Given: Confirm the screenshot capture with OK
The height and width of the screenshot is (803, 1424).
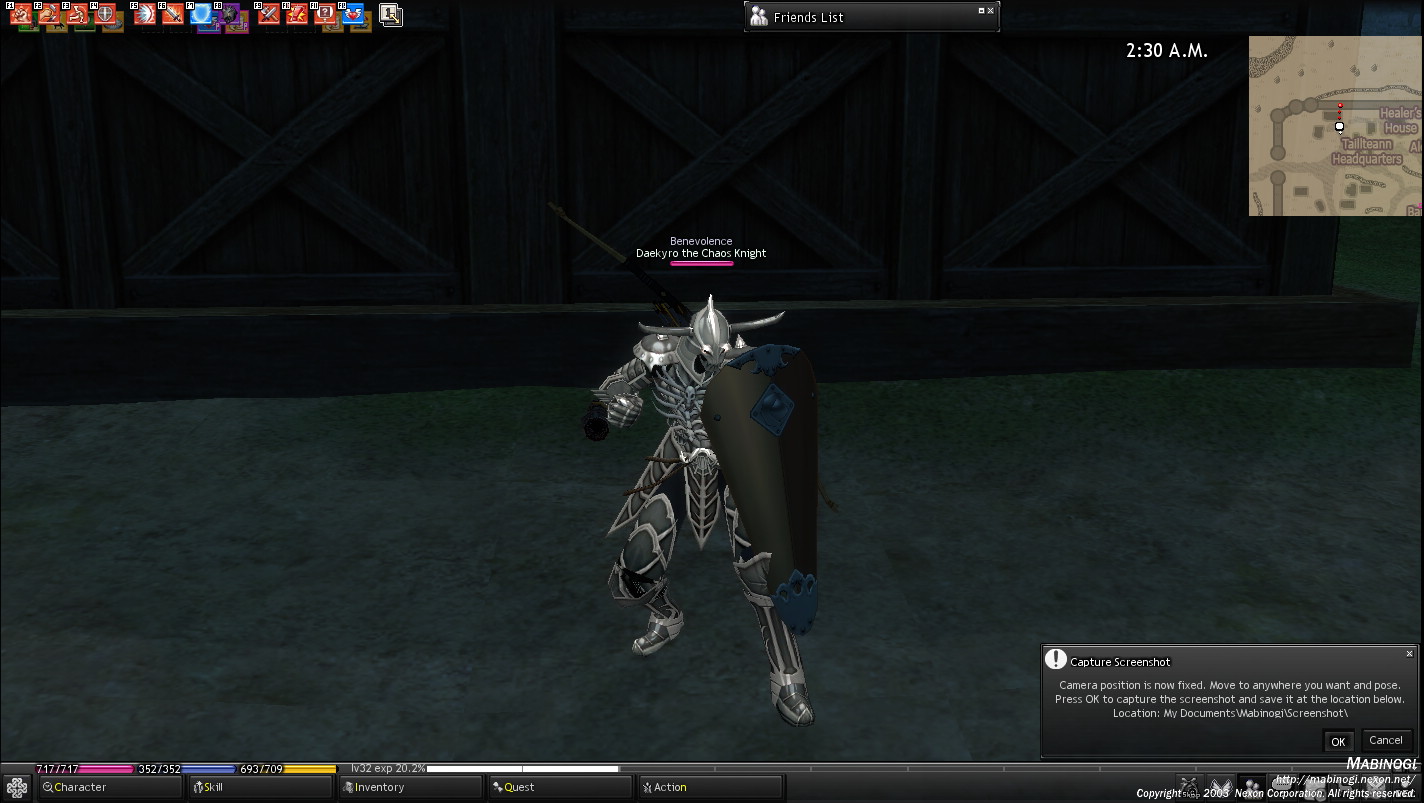Looking at the screenshot, I should coord(1338,741).
